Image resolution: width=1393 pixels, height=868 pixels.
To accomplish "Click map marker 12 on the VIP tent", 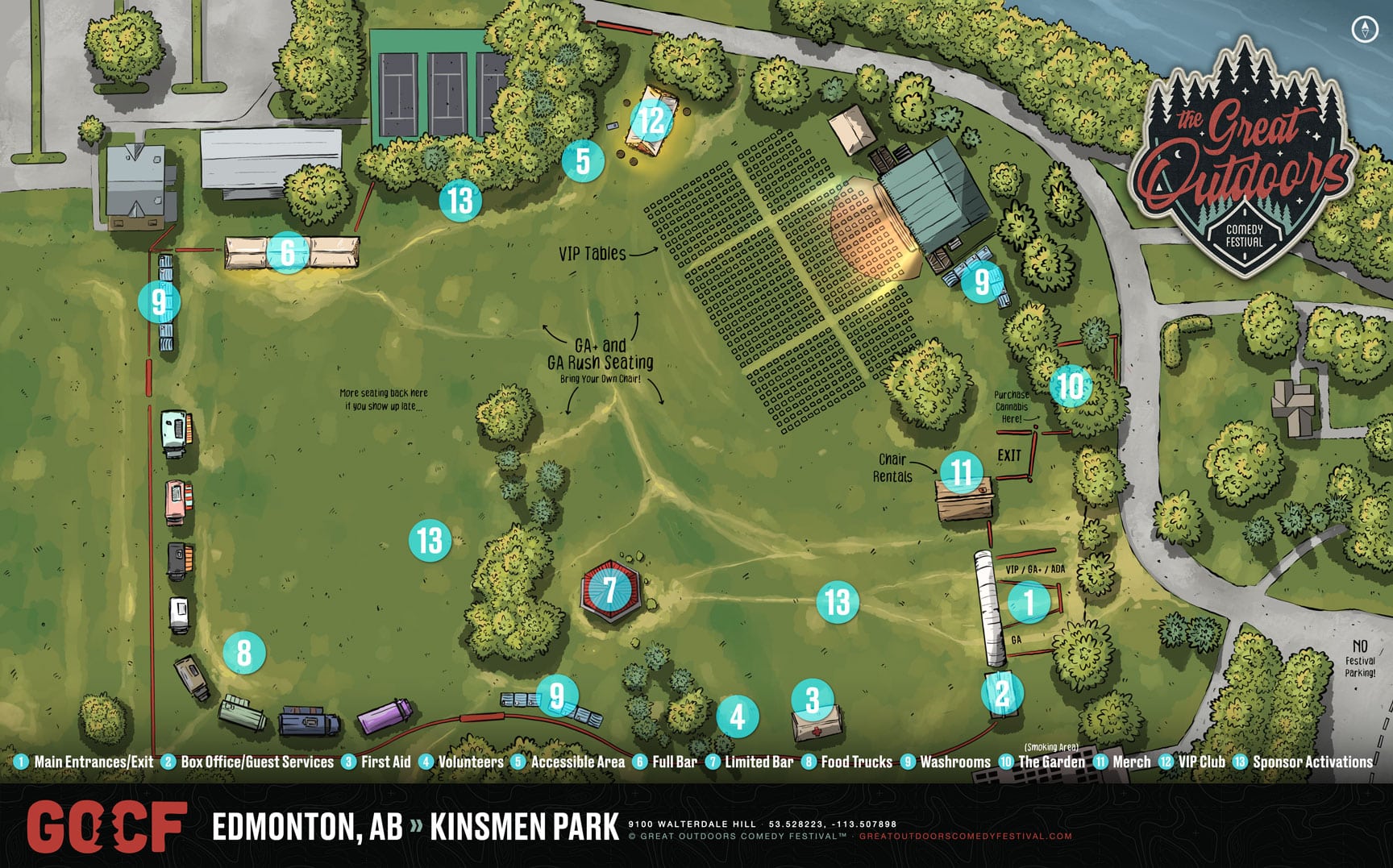I will (x=651, y=121).
